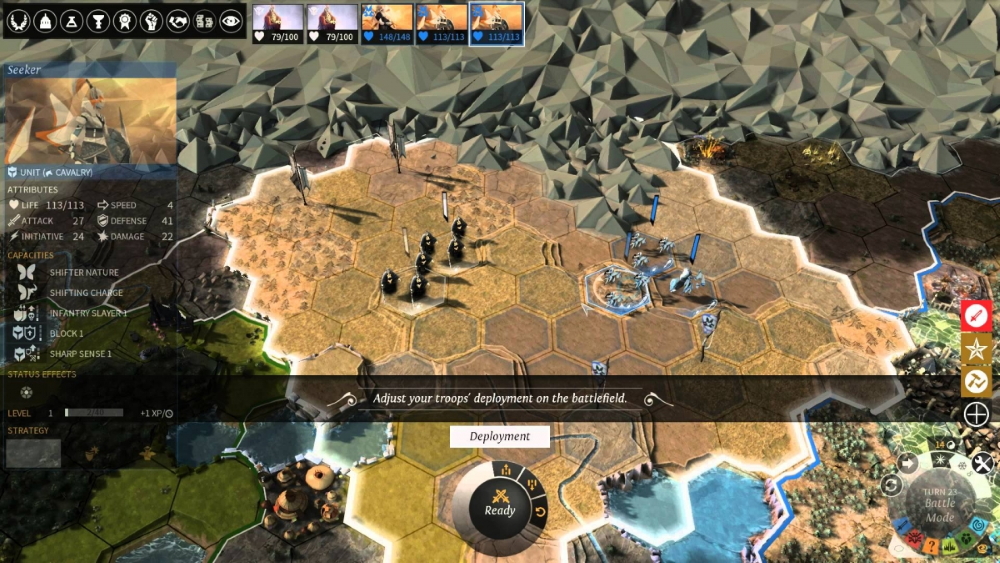The width and height of the screenshot is (1000, 563).
Task: Show the quest chalice screen
Action: [x=98, y=20]
